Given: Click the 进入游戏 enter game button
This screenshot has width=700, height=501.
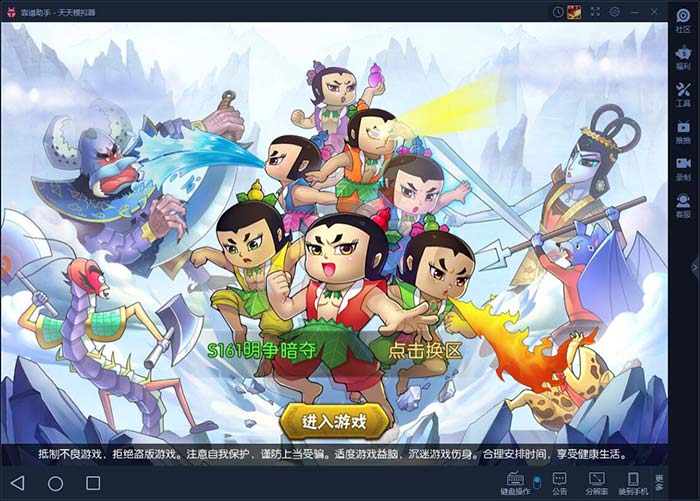Looking at the screenshot, I should (x=334, y=421).
